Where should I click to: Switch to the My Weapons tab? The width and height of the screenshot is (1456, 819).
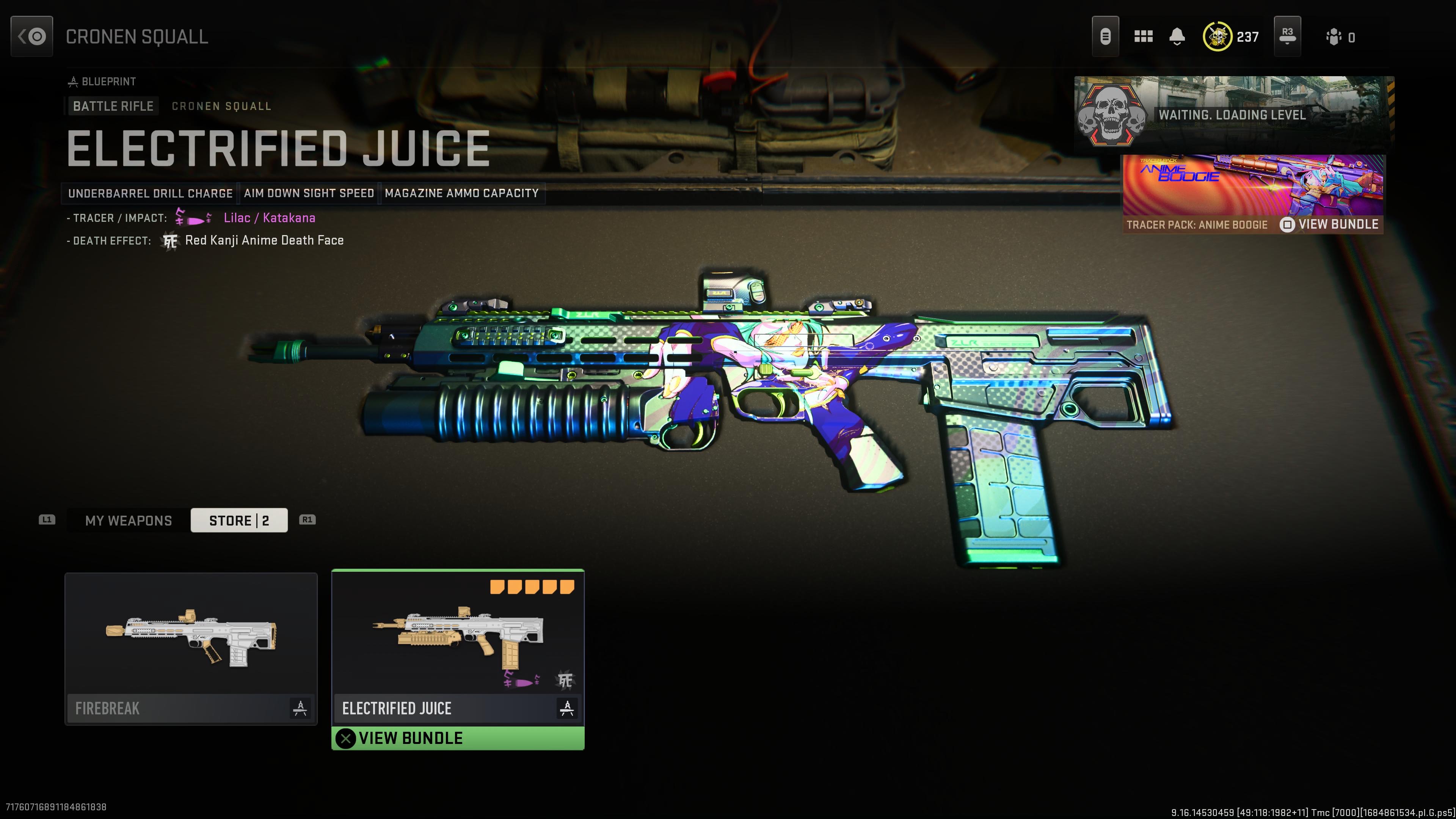click(127, 520)
